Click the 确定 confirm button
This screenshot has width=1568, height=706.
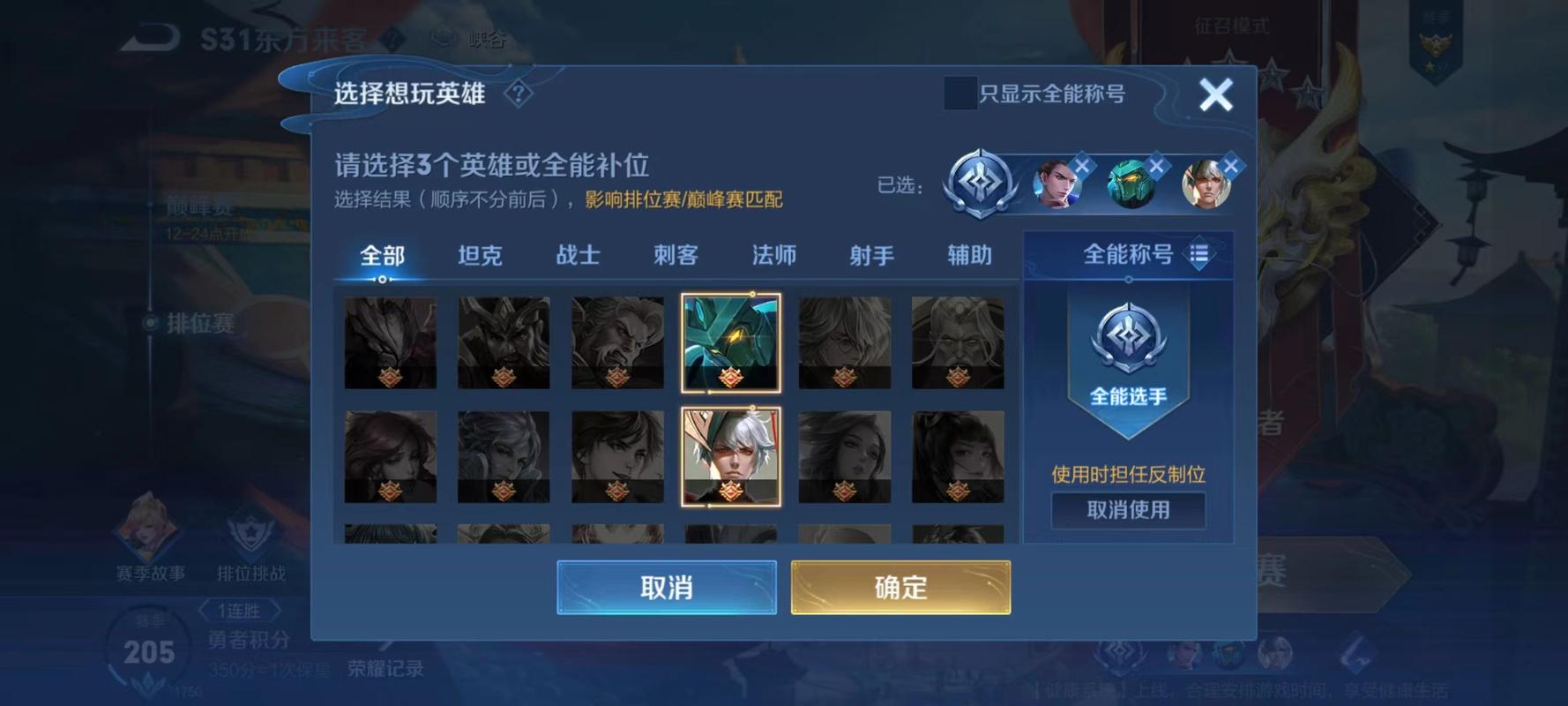click(900, 586)
